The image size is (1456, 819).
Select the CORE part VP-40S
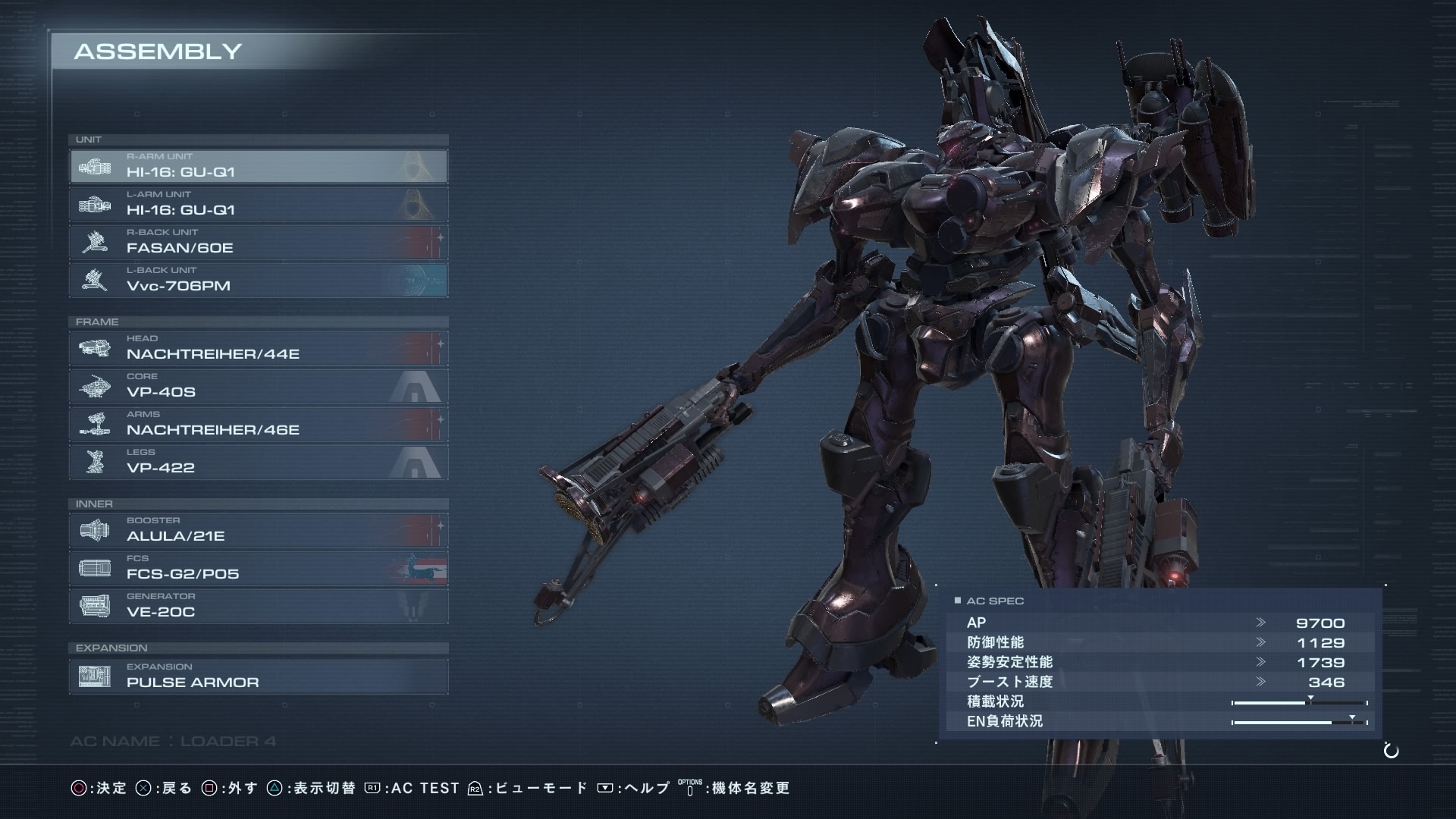point(258,386)
